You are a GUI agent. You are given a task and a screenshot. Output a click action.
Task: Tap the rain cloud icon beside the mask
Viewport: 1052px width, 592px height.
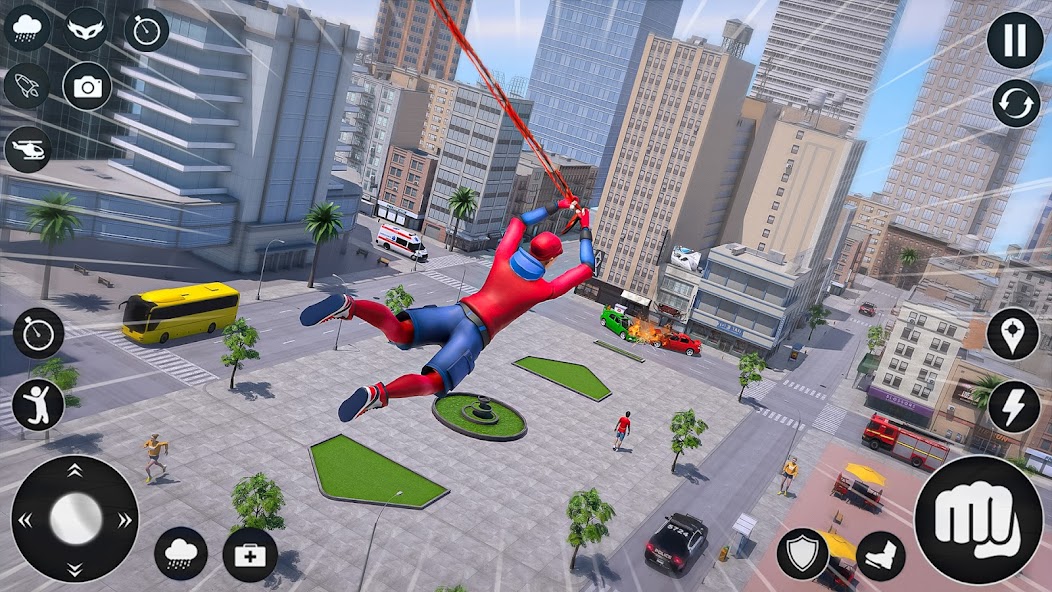point(27,28)
